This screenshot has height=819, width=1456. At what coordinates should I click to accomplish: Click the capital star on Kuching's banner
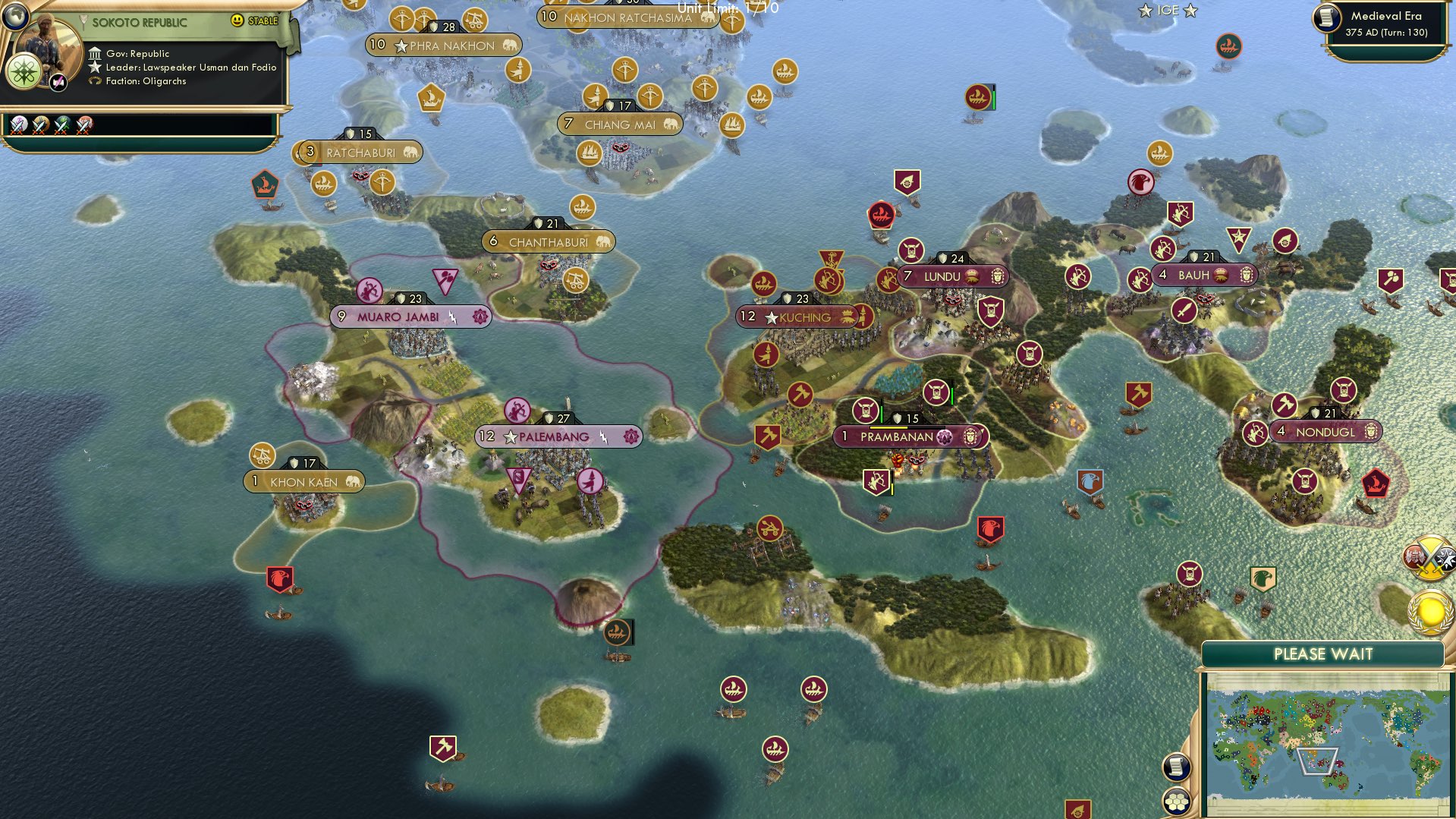(x=772, y=317)
